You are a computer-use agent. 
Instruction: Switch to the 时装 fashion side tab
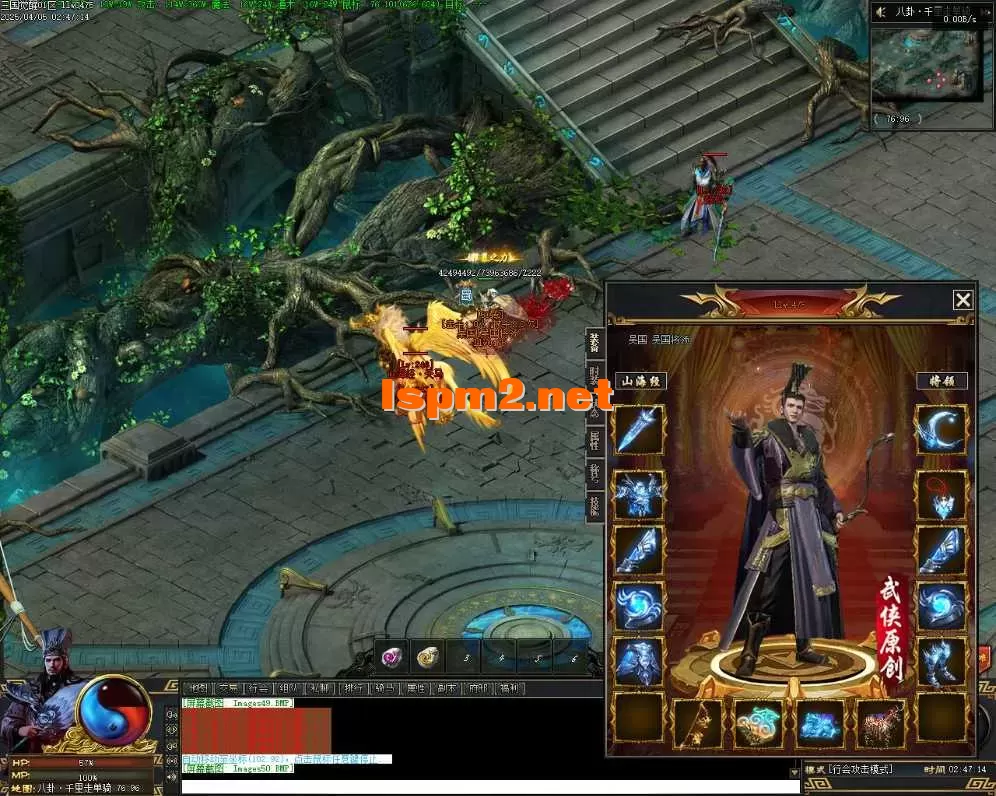tap(594, 377)
